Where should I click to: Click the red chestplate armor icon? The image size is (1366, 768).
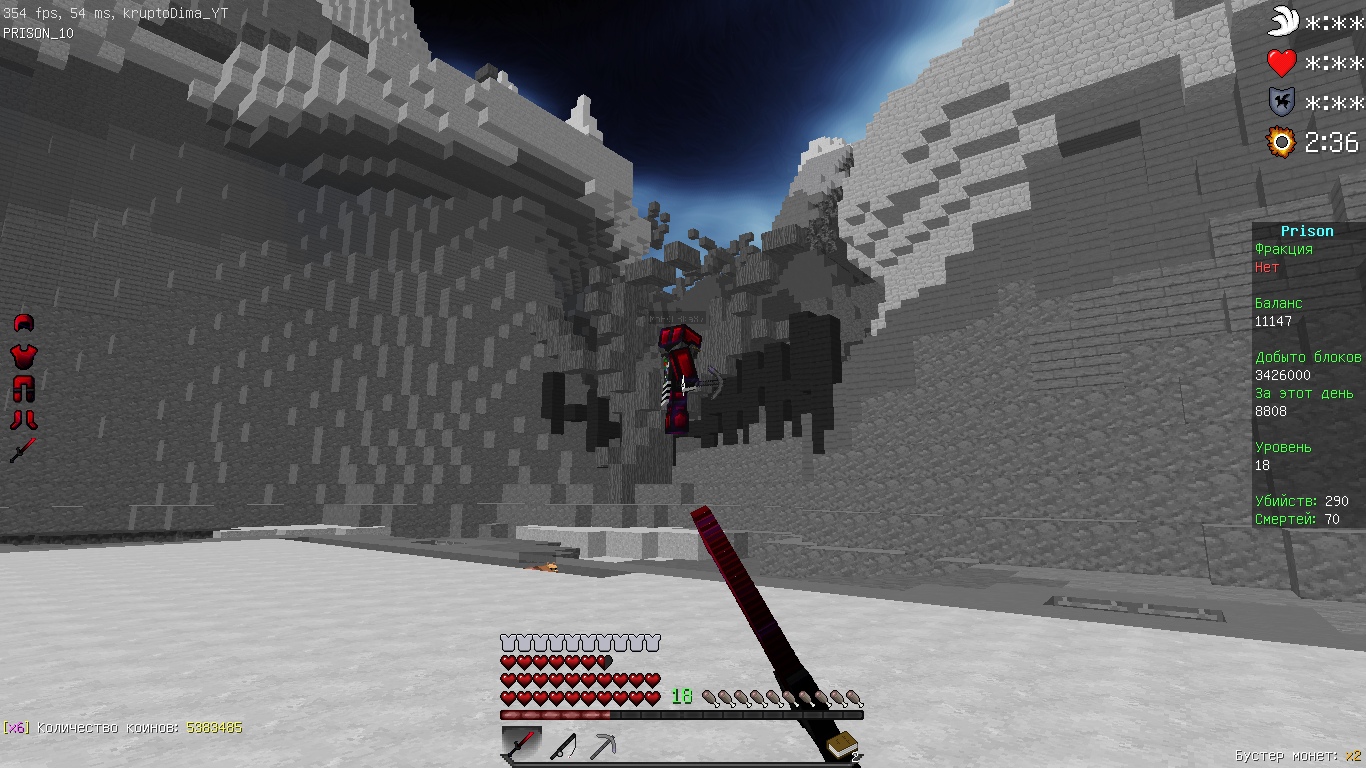coord(23,354)
